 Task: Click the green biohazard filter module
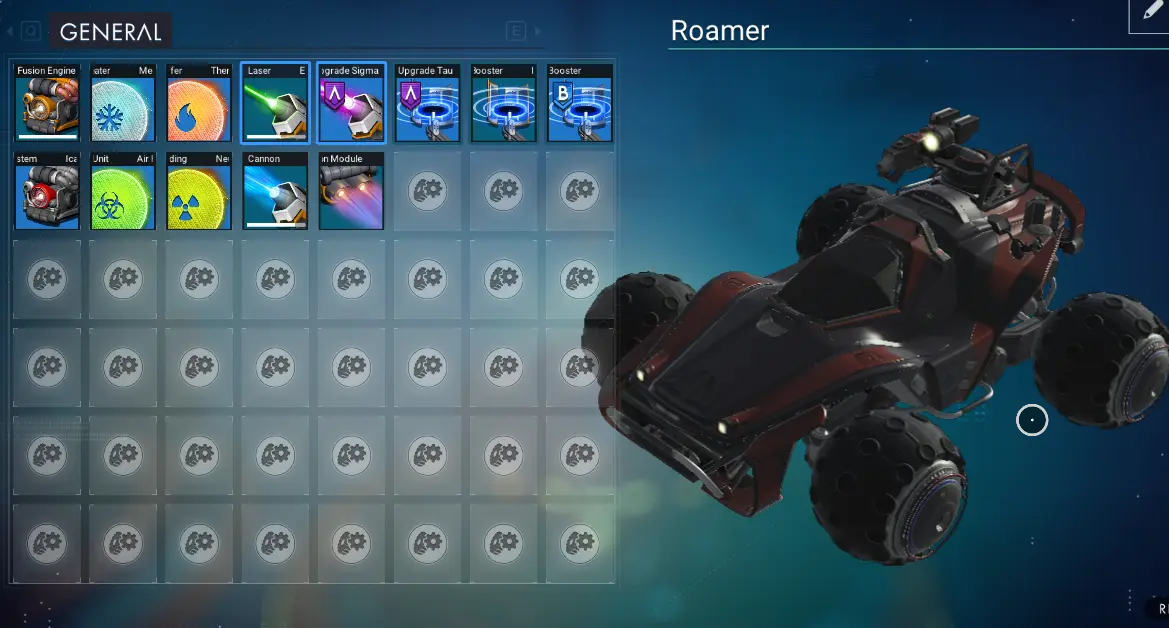[x=123, y=191]
